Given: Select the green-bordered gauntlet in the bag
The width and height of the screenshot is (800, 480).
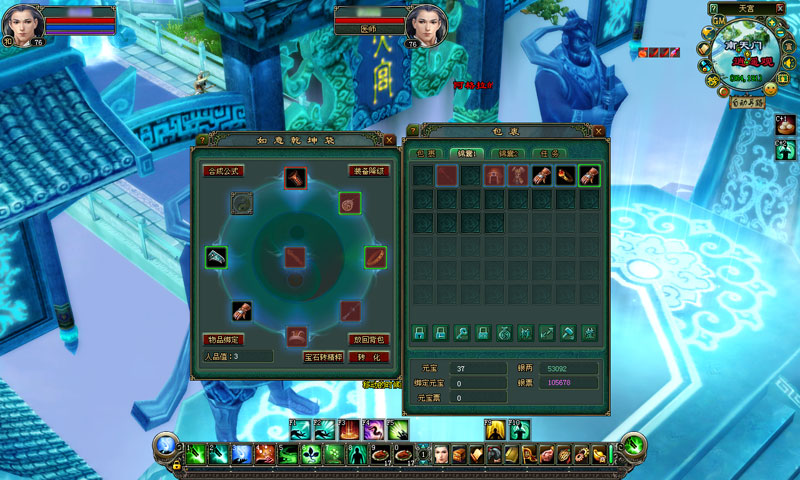Looking at the screenshot, I should tap(589, 176).
